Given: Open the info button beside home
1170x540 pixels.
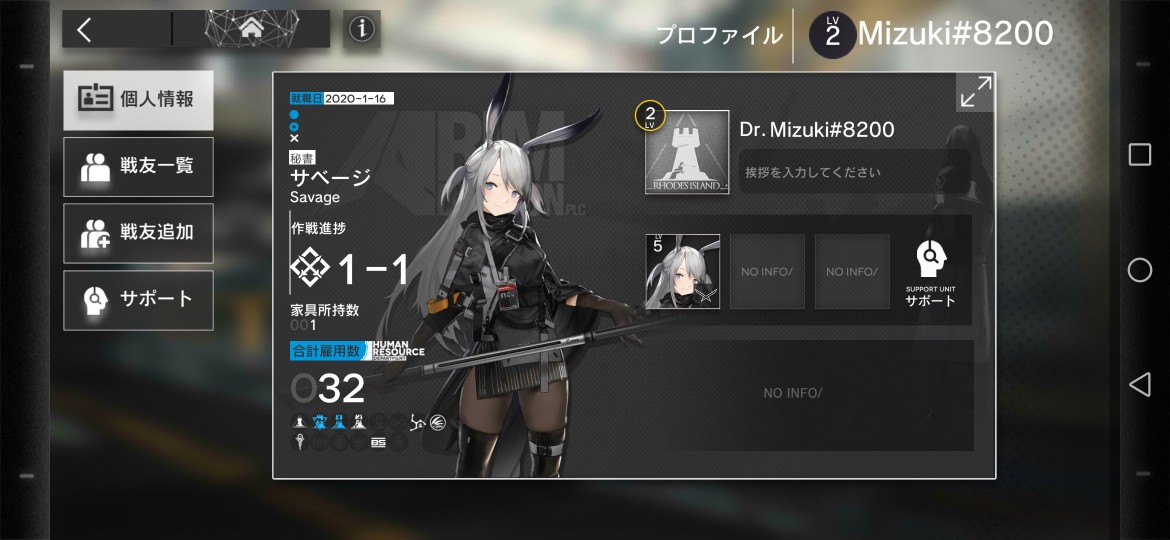Looking at the screenshot, I should point(361,30).
